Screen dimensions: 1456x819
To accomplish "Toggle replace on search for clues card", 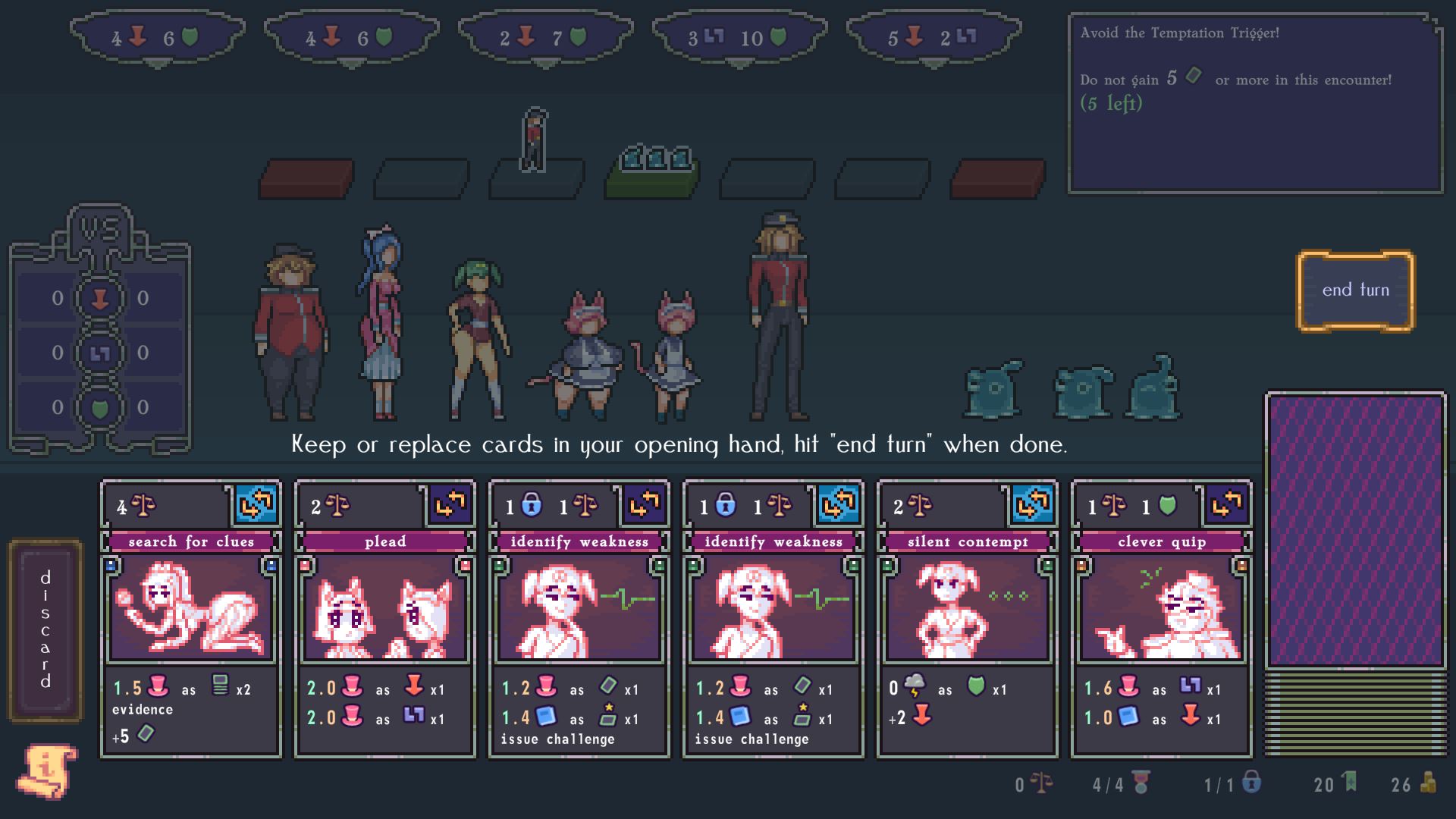I will (x=256, y=504).
